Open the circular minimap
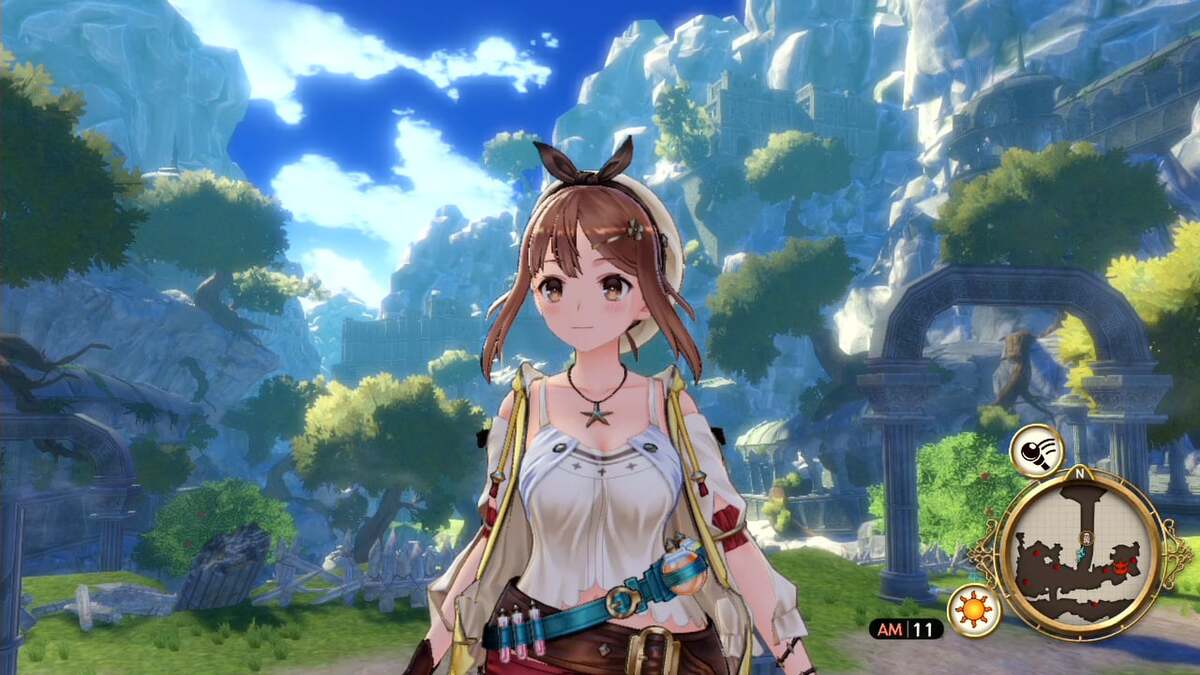1200x675 pixels. (1078, 553)
